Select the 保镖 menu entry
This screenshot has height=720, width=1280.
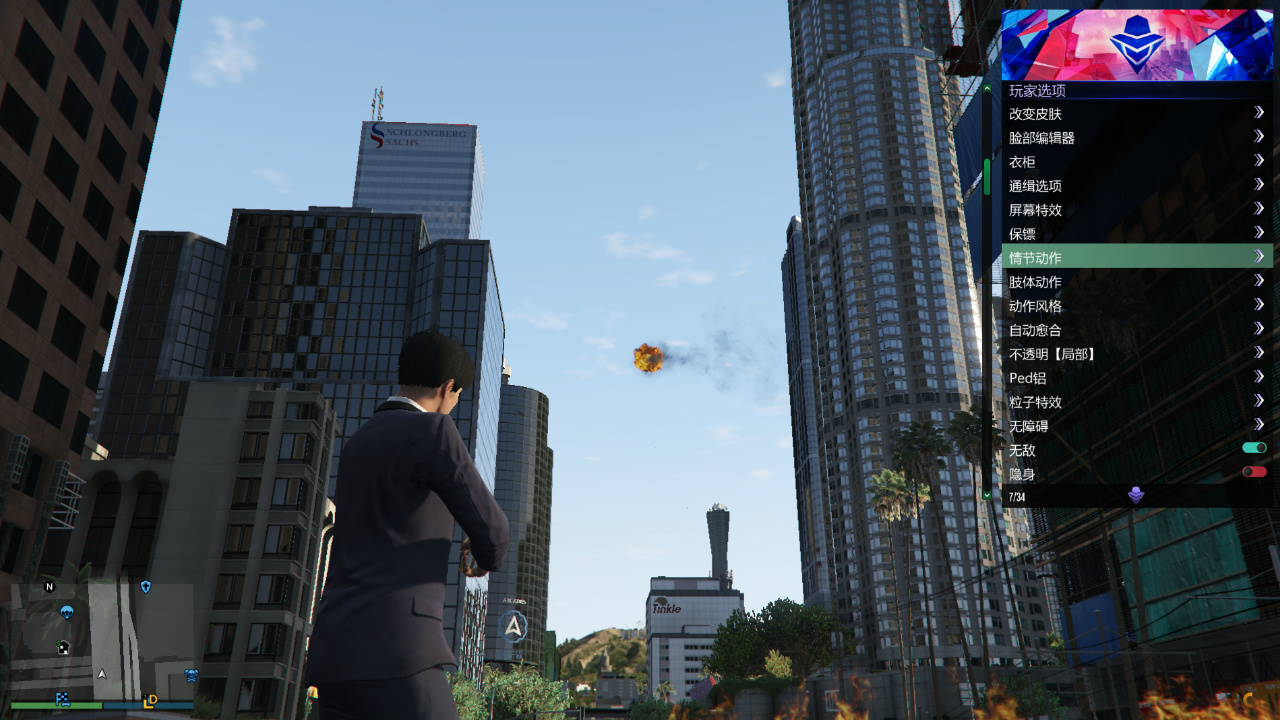pyautogui.click(x=1136, y=234)
